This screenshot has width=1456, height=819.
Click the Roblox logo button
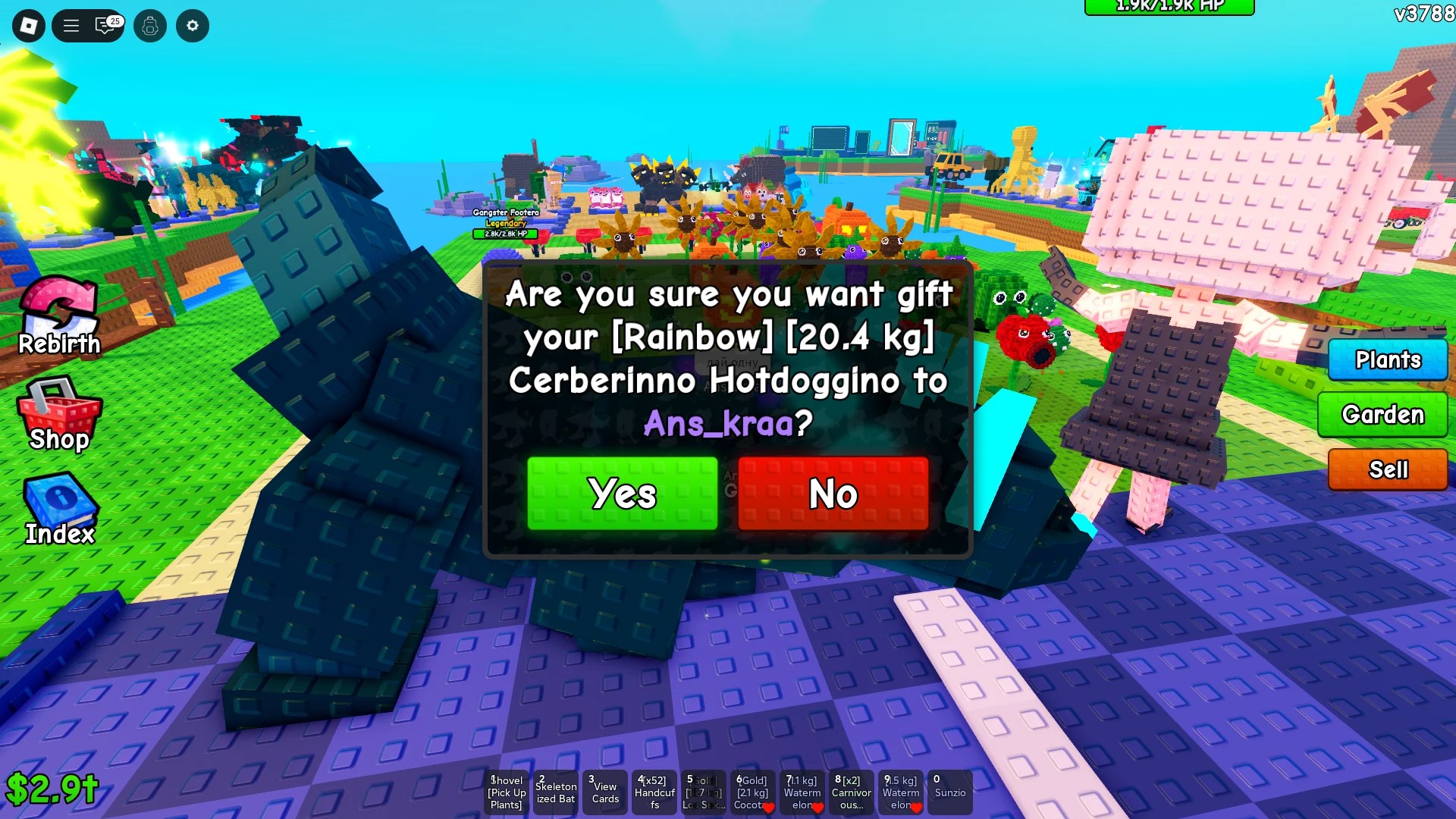click(28, 26)
